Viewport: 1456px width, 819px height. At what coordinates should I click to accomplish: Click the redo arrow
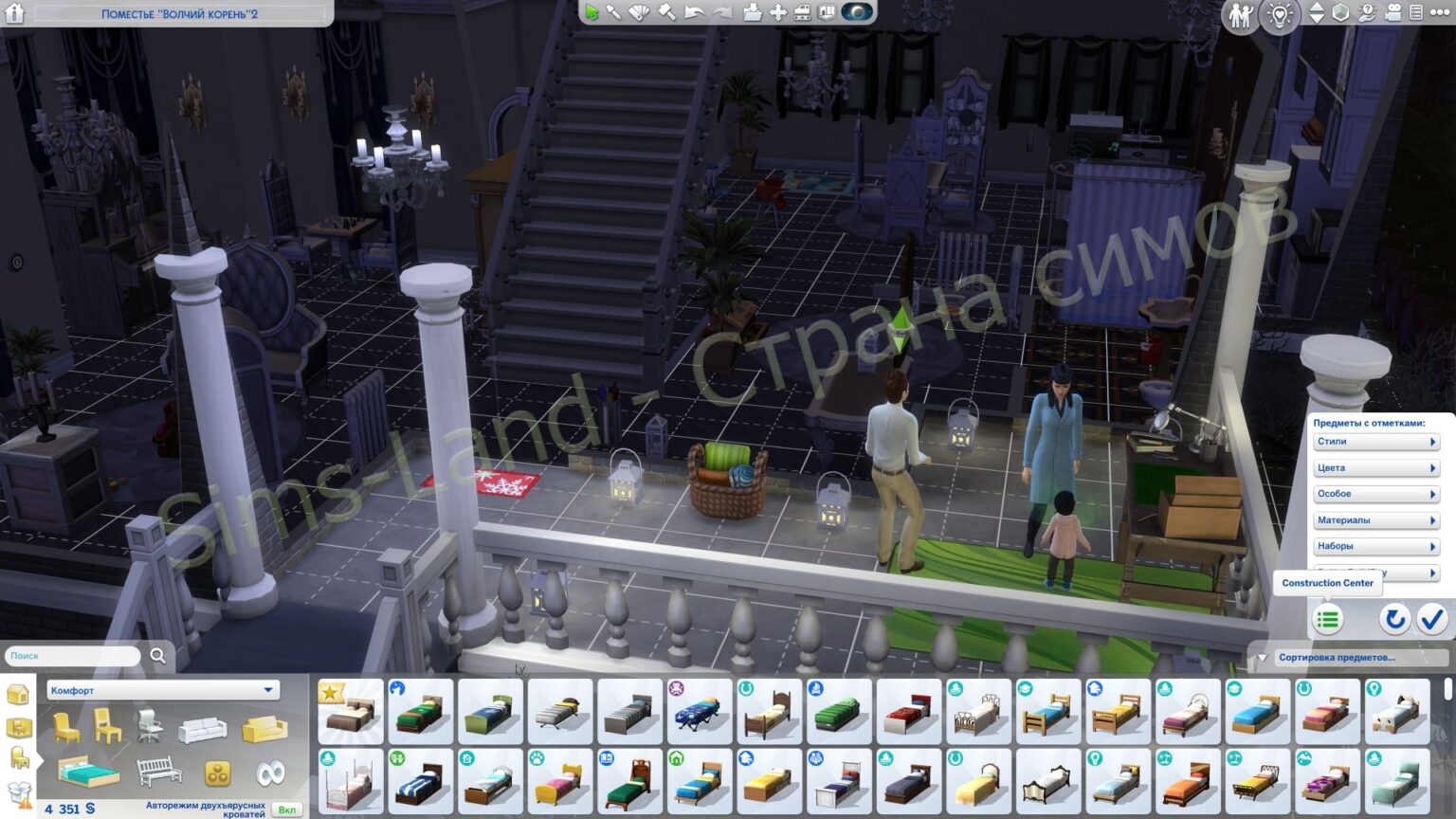coord(723,13)
